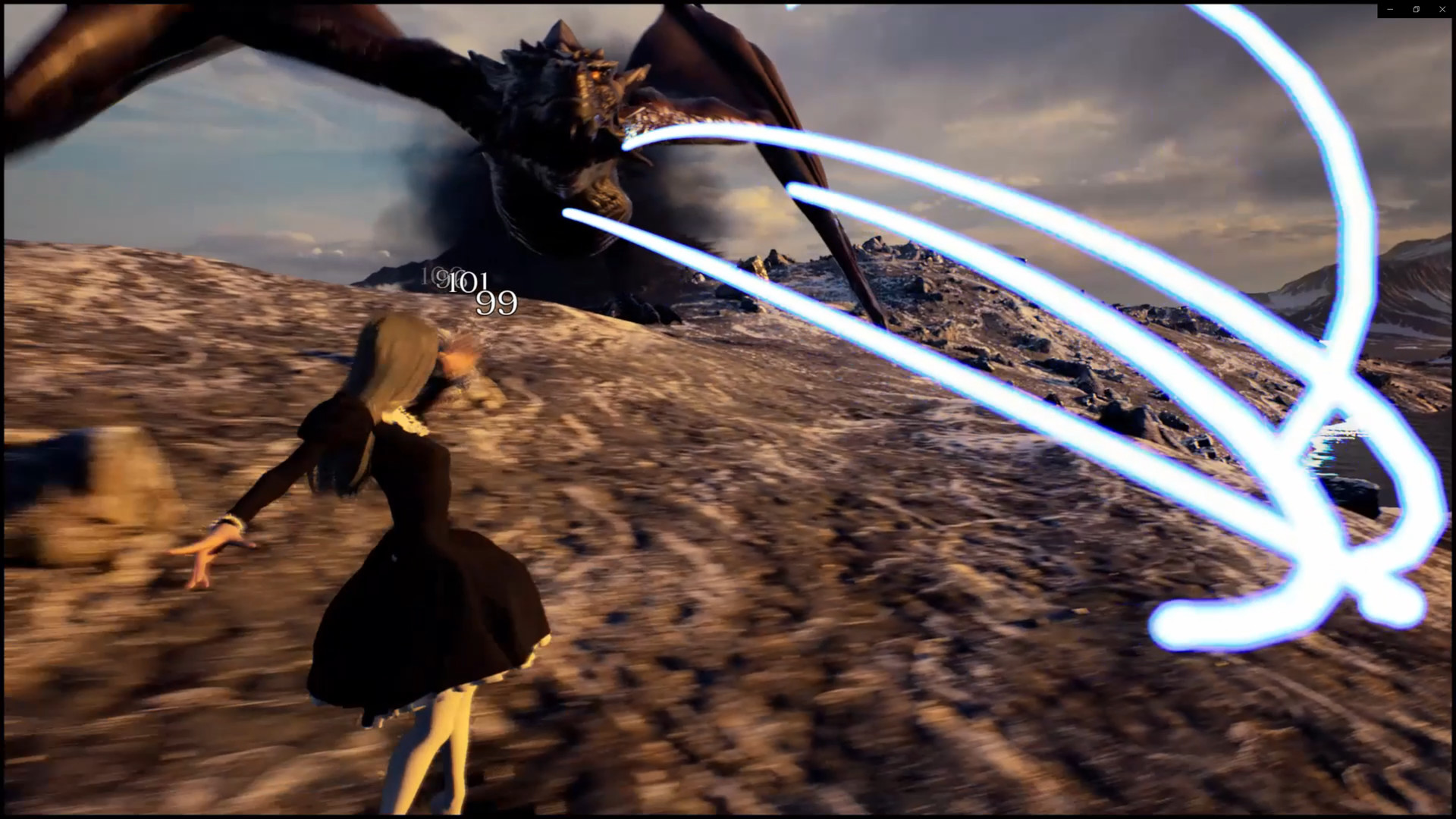Close the game window
Viewport: 1456px width, 819px height.
coord(1442,10)
